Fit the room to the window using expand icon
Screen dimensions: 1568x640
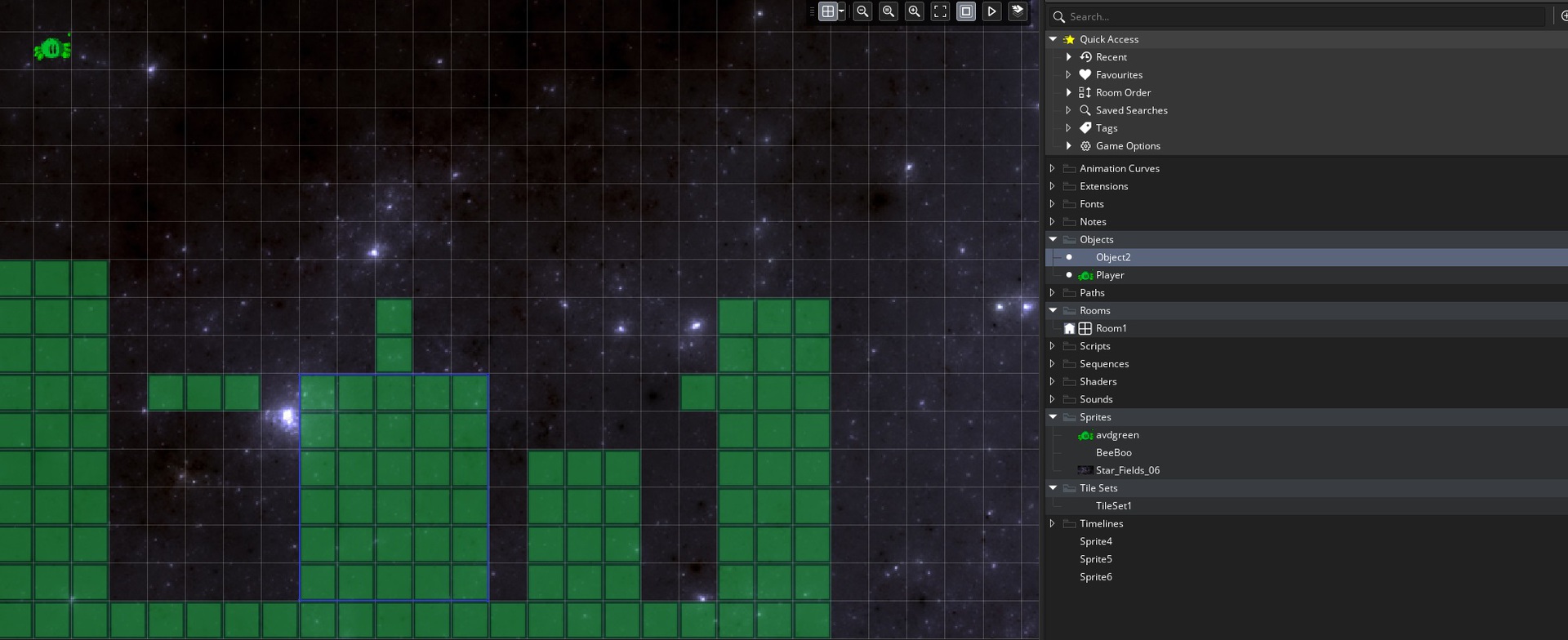tap(940, 11)
